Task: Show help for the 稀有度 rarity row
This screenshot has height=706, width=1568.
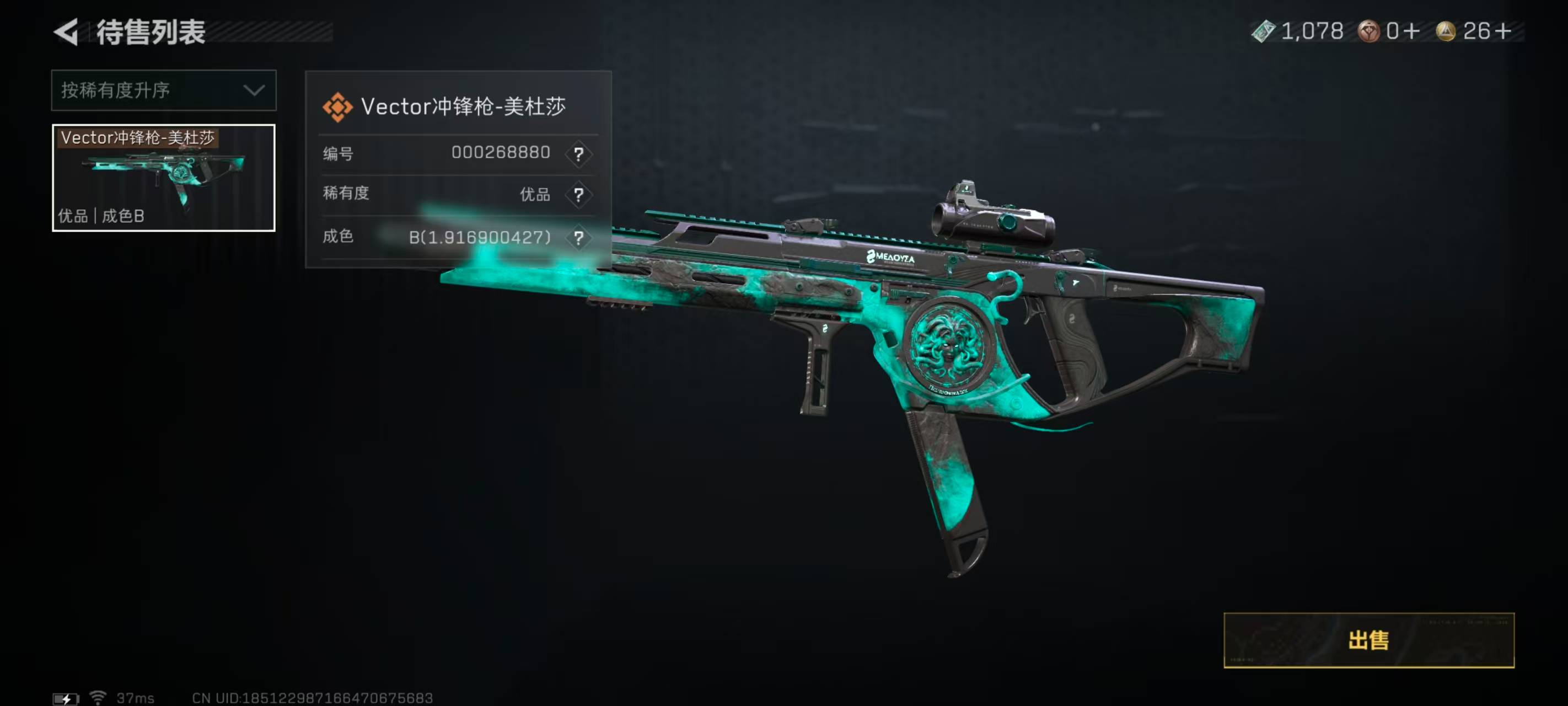Action: (x=578, y=195)
